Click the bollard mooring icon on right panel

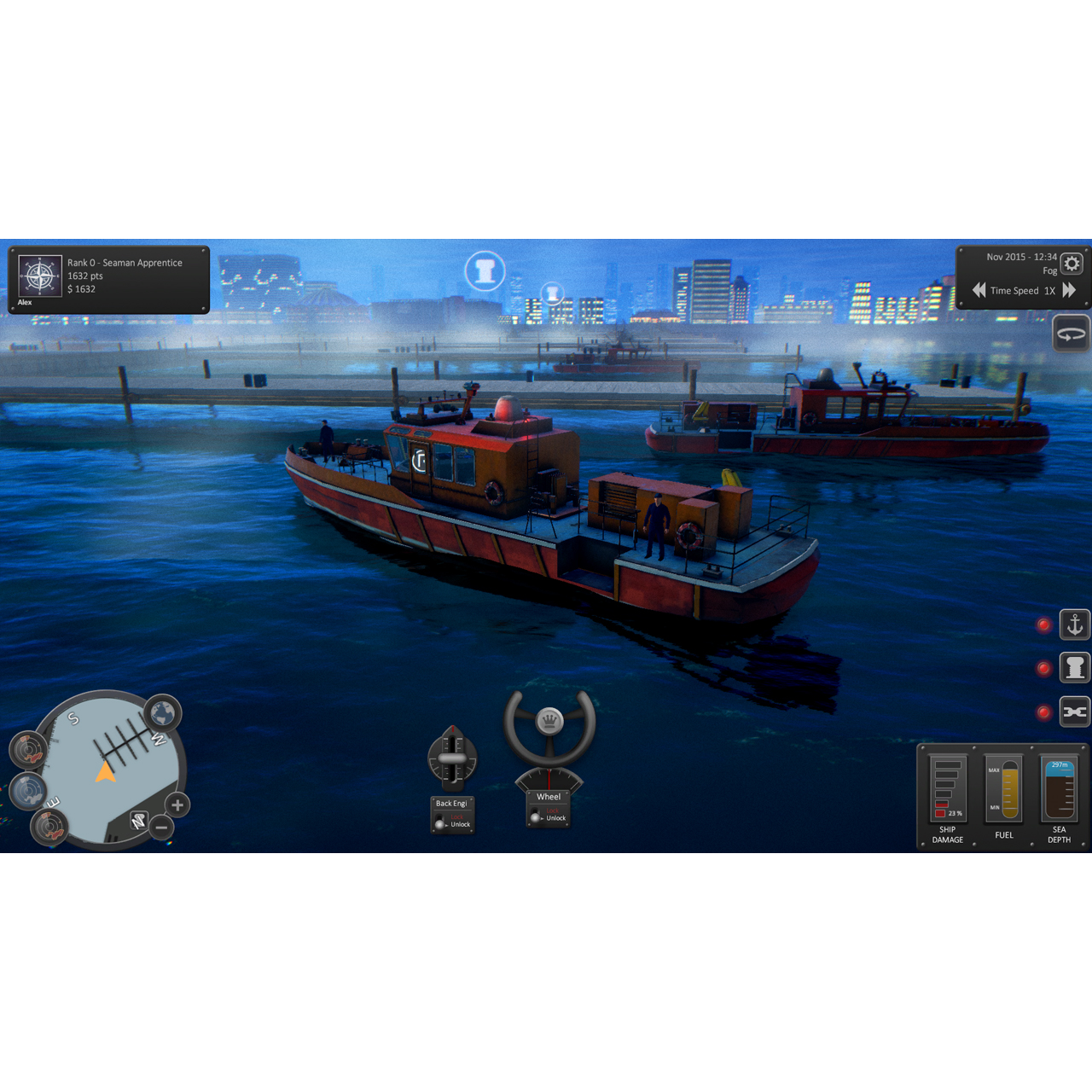pyautogui.click(x=1074, y=668)
